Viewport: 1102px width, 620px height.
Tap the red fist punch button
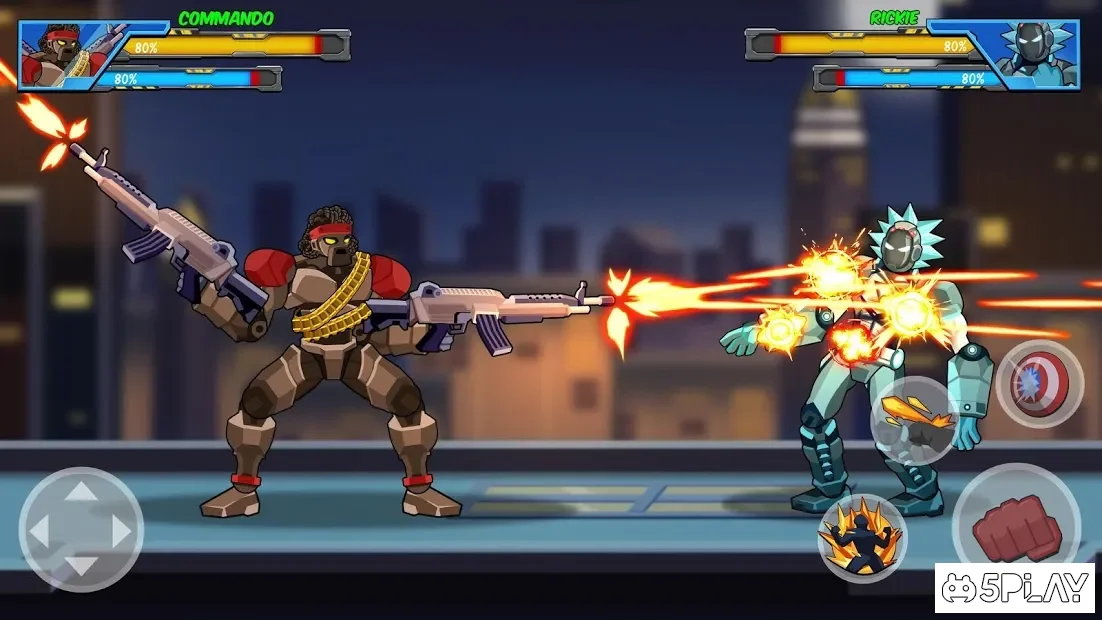(1014, 525)
